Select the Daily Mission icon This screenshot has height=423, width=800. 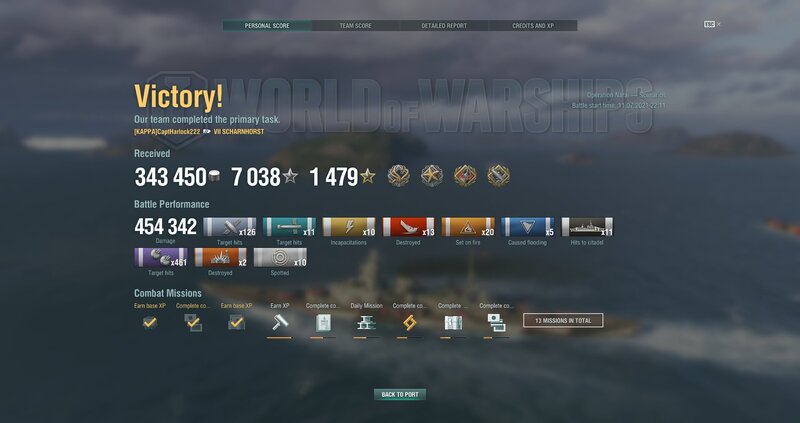pyautogui.click(x=365, y=322)
